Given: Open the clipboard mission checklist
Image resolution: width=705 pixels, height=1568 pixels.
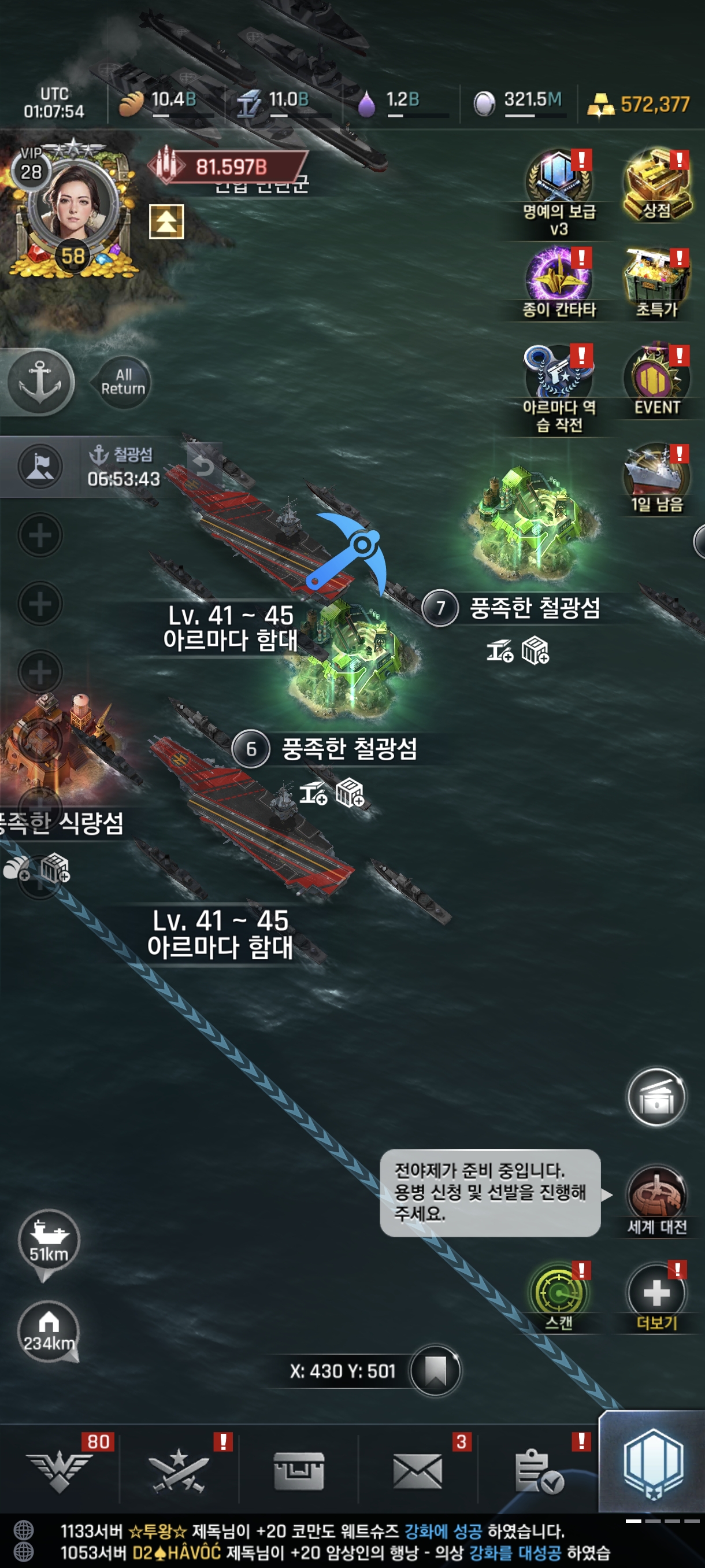Looking at the screenshot, I should click(x=538, y=1471).
